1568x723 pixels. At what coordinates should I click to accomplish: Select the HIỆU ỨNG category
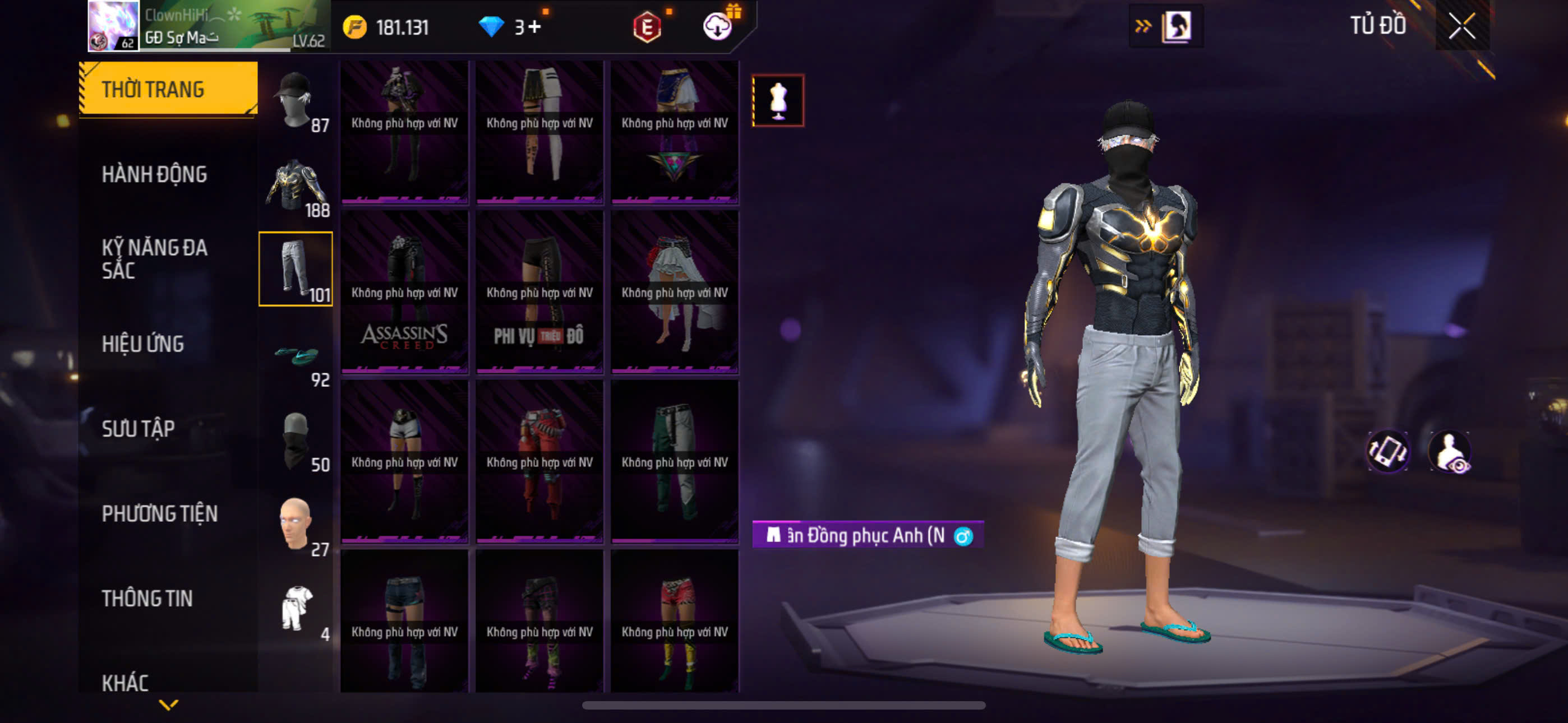tap(142, 344)
